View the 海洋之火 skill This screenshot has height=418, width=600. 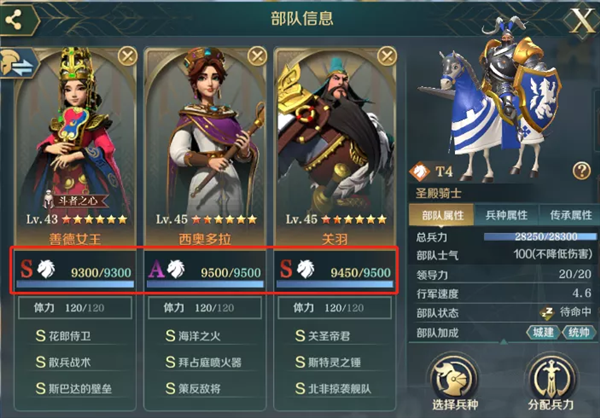(x=207, y=336)
